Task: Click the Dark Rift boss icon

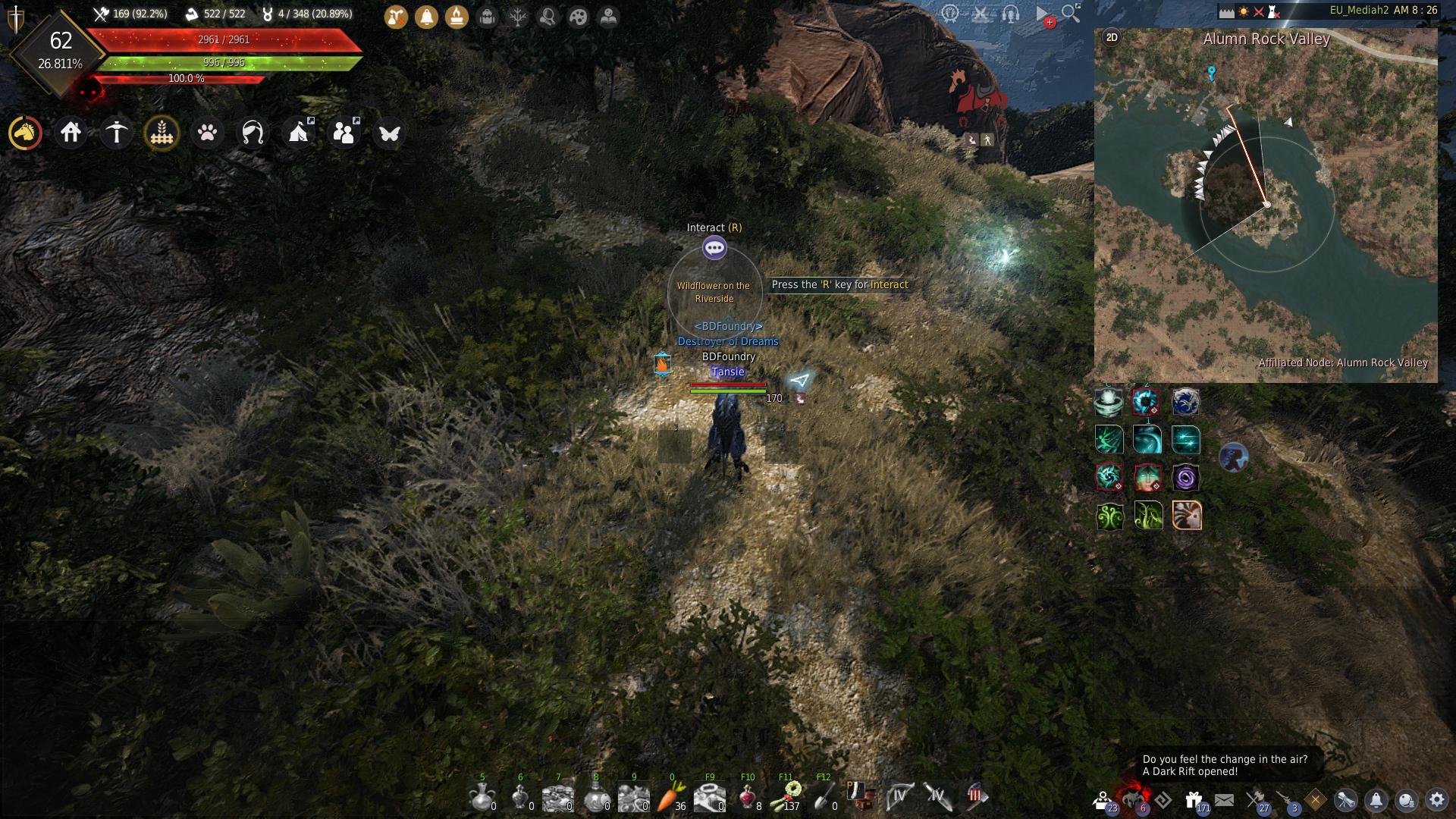Action: (x=1134, y=799)
